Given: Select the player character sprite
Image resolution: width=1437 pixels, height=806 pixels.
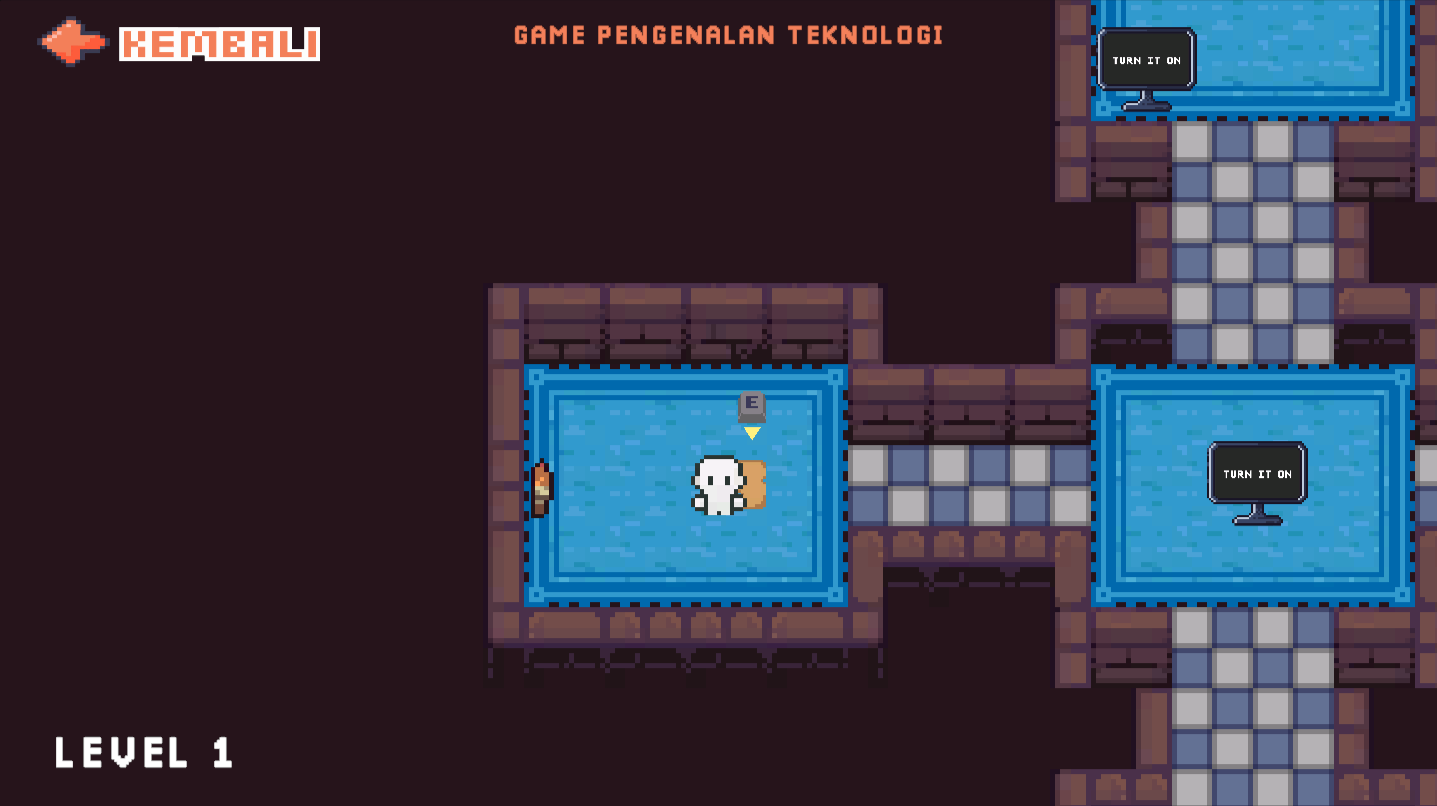Looking at the screenshot, I should coord(716,487).
